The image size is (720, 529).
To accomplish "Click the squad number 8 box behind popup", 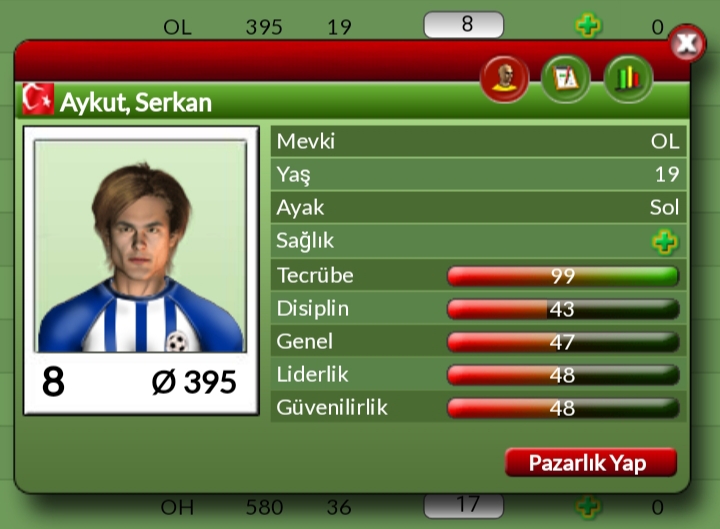I will point(463,25).
